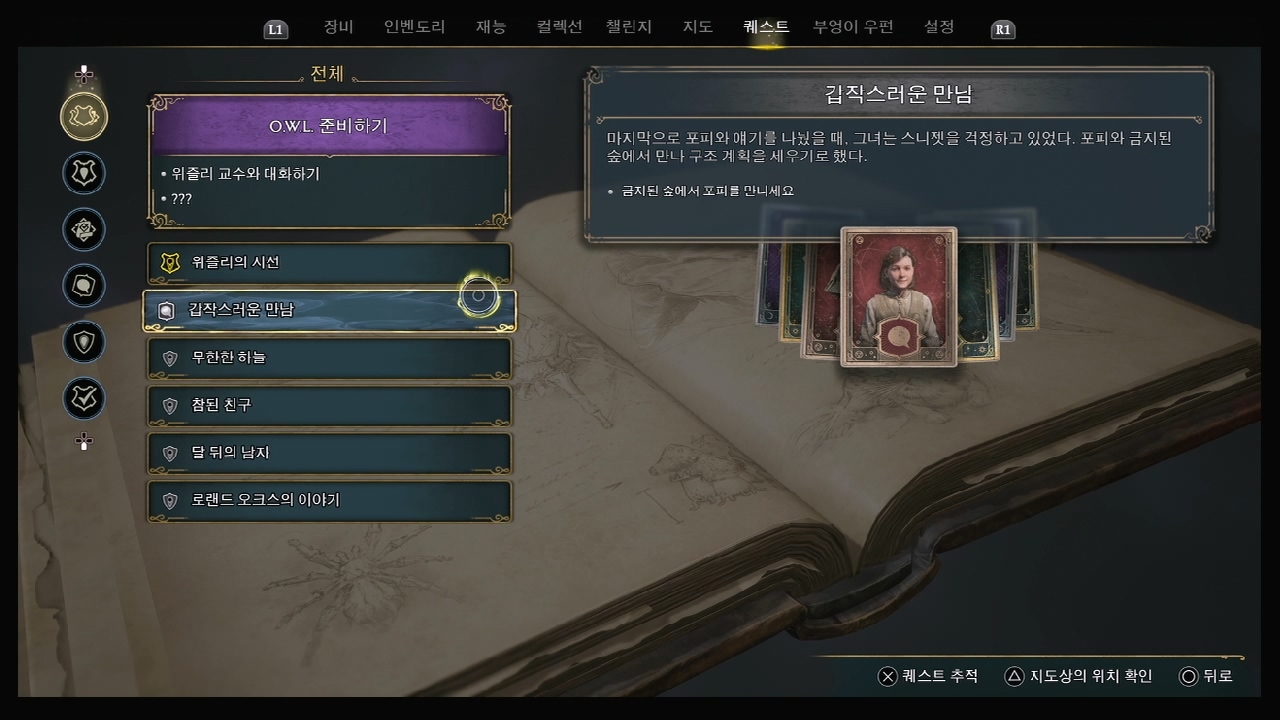Select the checkmark shield completed quests icon
This screenshot has width=1280, height=720.
click(84, 399)
